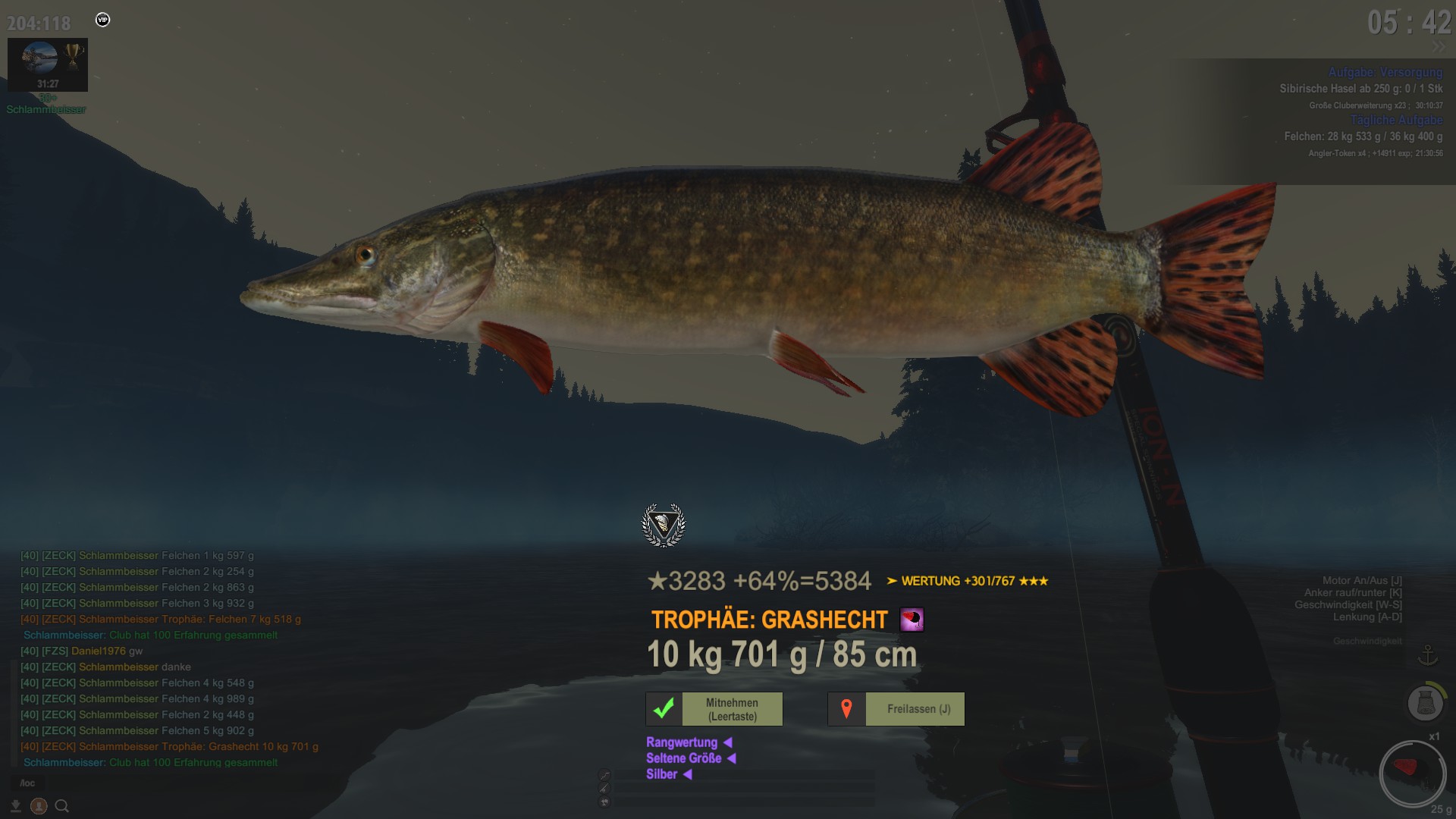Click the download arrow icon under the chat

[15, 806]
